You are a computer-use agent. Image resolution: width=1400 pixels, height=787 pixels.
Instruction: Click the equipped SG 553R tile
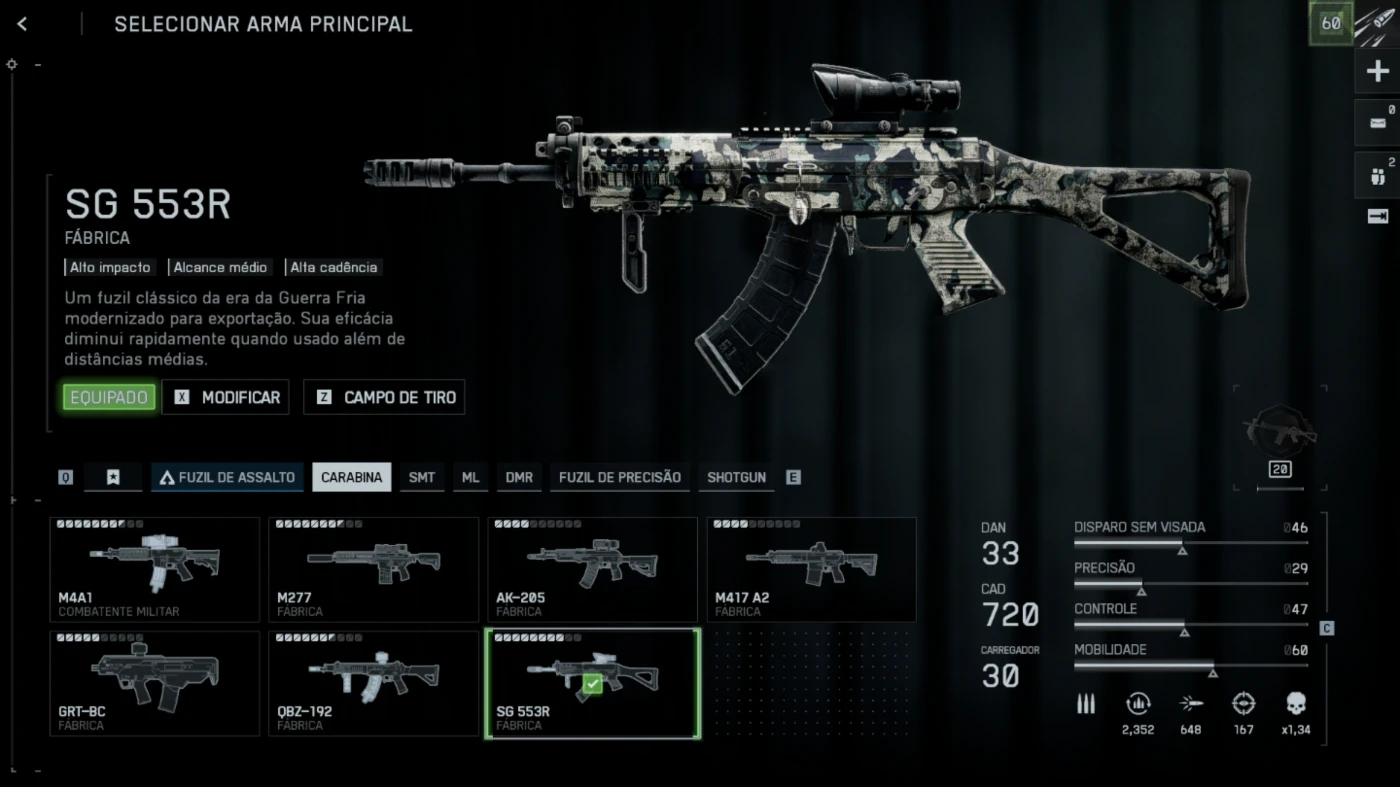(592, 683)
